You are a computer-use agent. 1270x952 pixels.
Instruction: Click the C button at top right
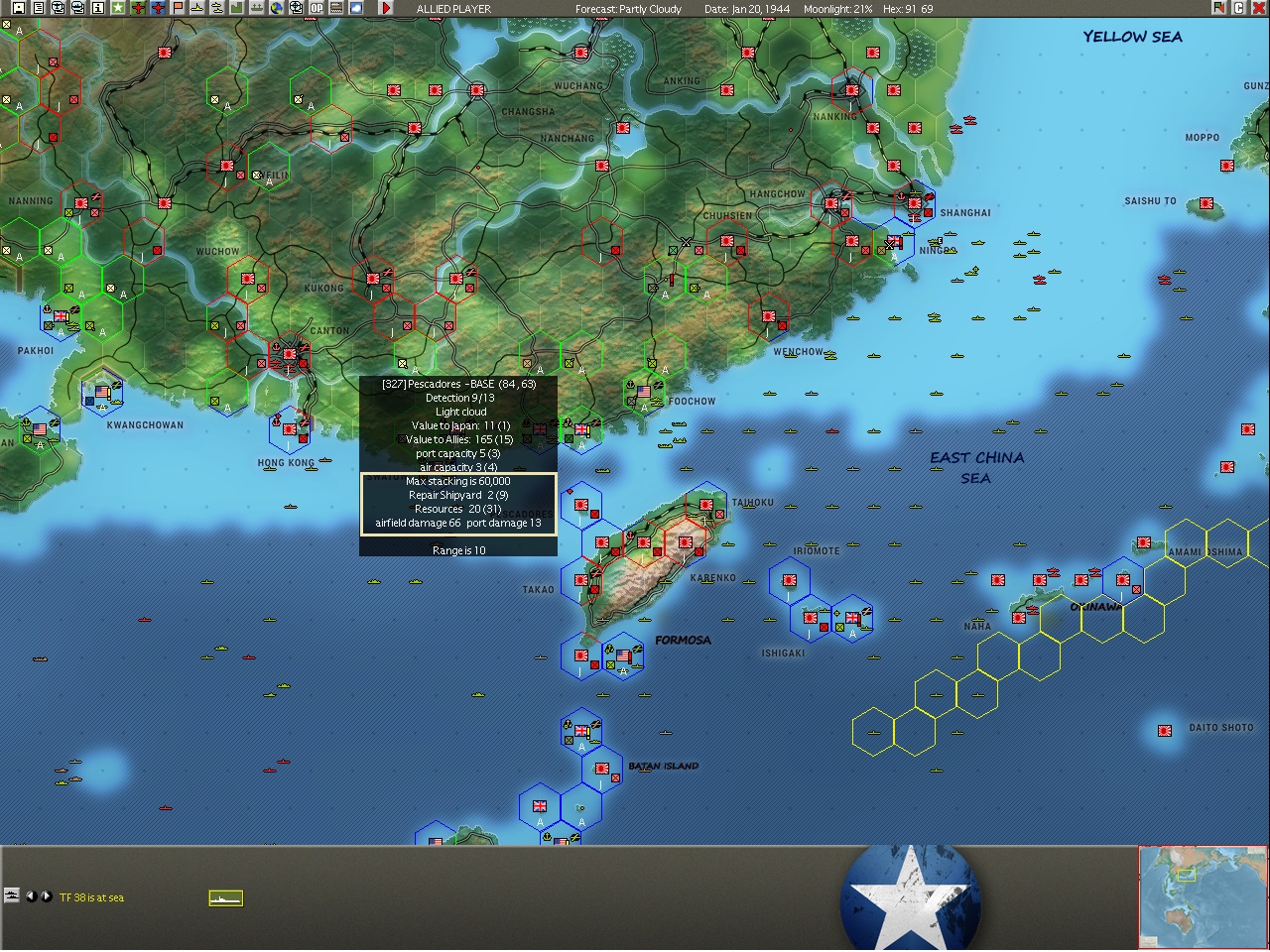click(1239, 8)
